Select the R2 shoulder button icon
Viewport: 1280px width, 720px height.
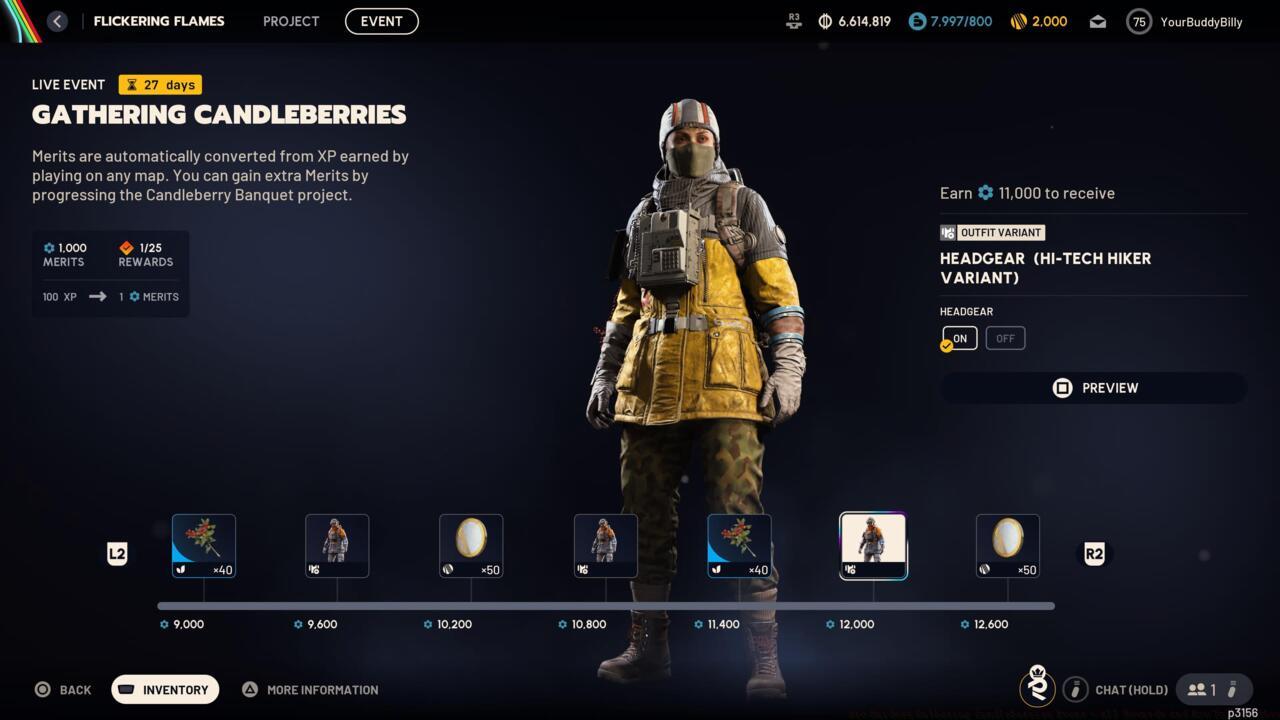(x=1093, y=554)
